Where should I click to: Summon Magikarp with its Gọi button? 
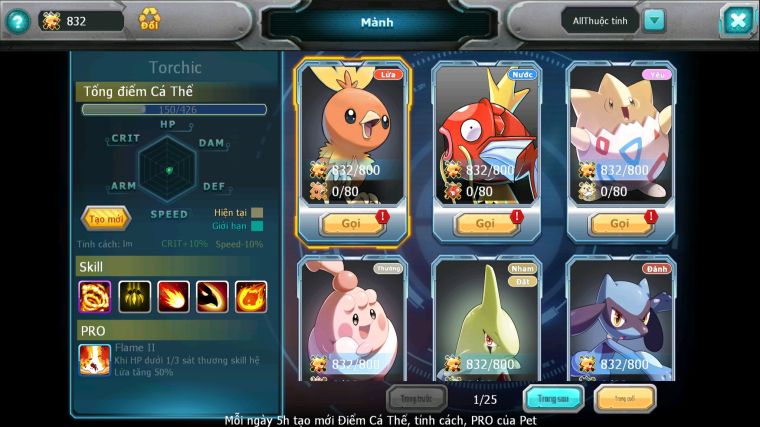pos(486,223)
